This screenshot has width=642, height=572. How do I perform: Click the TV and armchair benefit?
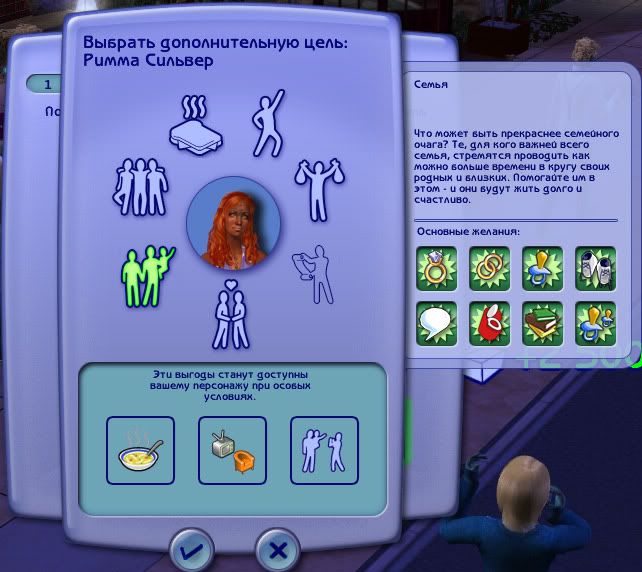tap(232, 450)
